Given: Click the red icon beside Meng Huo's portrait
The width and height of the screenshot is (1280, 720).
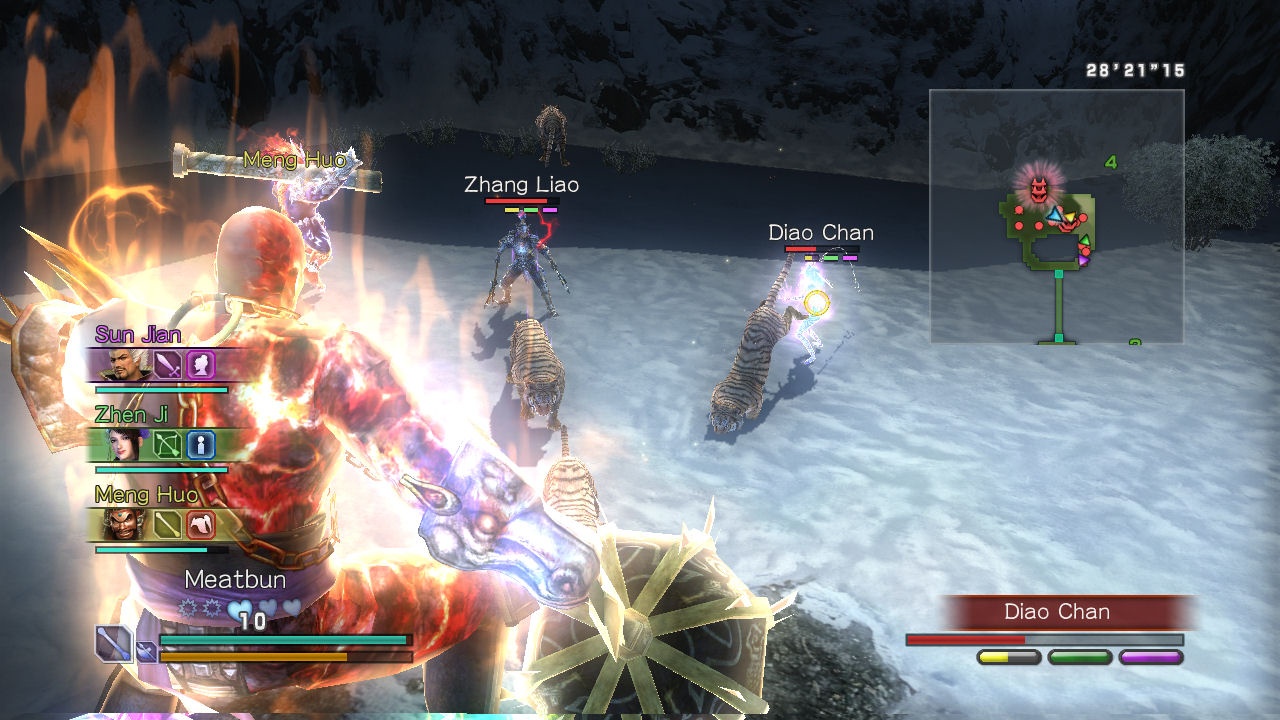Looking at the screenshot, I should pyautogui.click(x=201, y=524).
